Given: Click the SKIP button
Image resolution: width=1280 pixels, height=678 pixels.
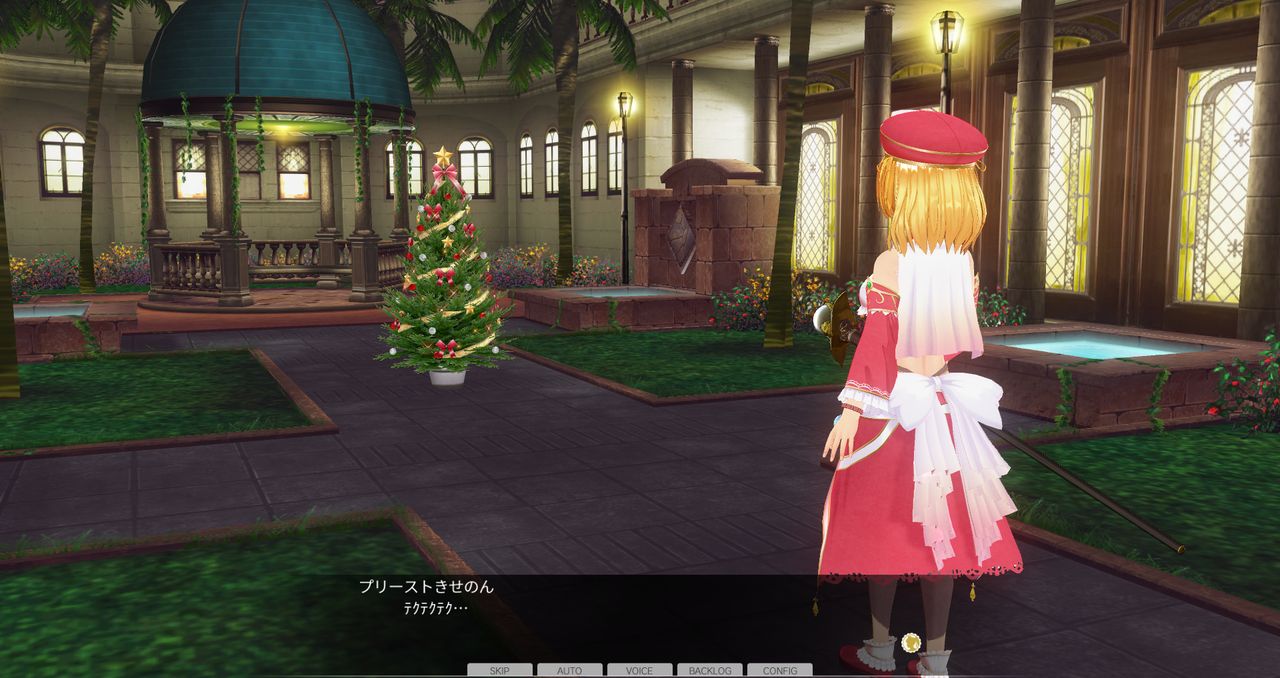Looking at the screenshot, I should click(x=500, y=670).
